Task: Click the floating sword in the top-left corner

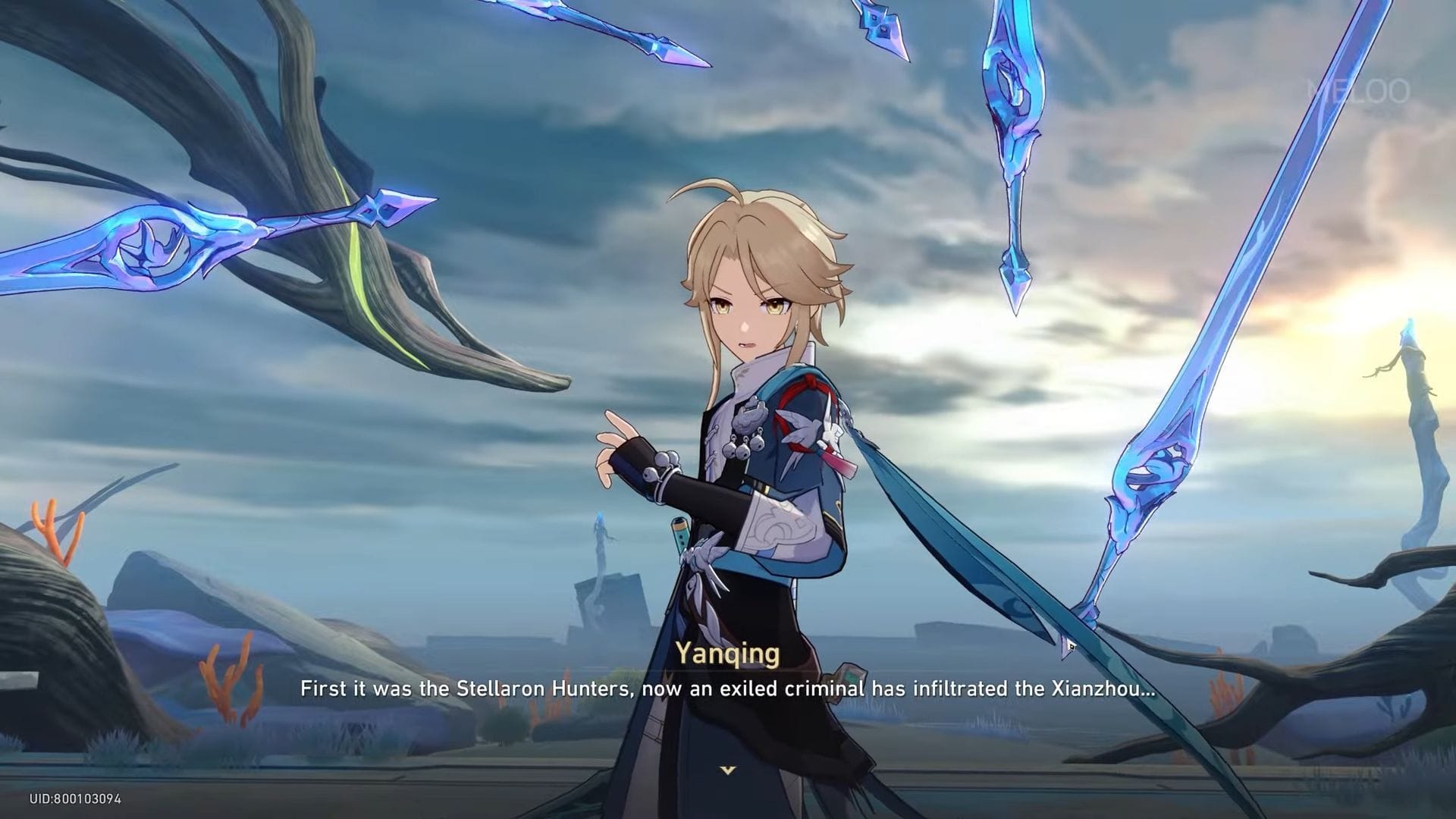Action: [x=152, y=243]
